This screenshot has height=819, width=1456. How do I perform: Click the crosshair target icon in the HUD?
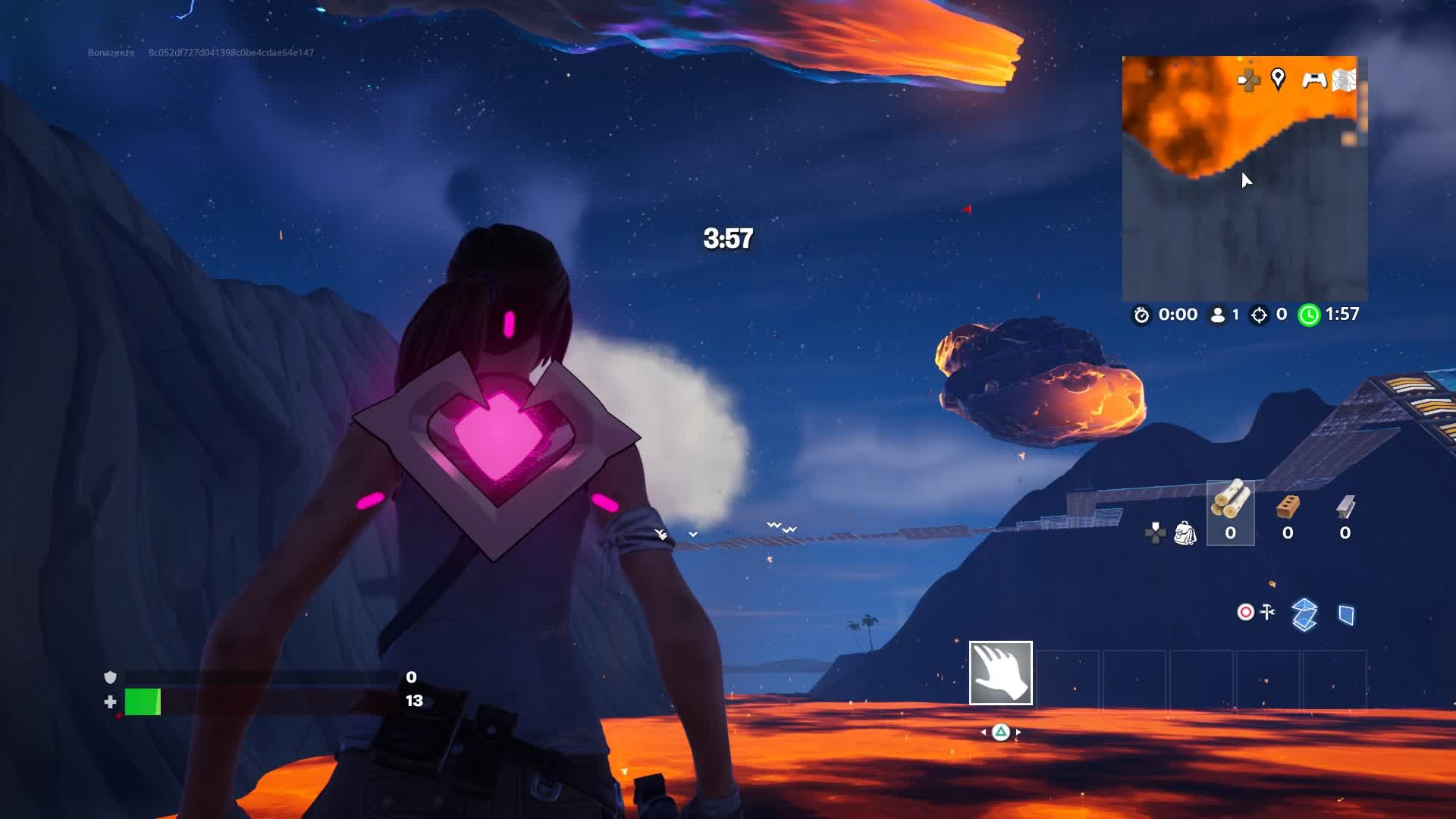pos(1245,612)
